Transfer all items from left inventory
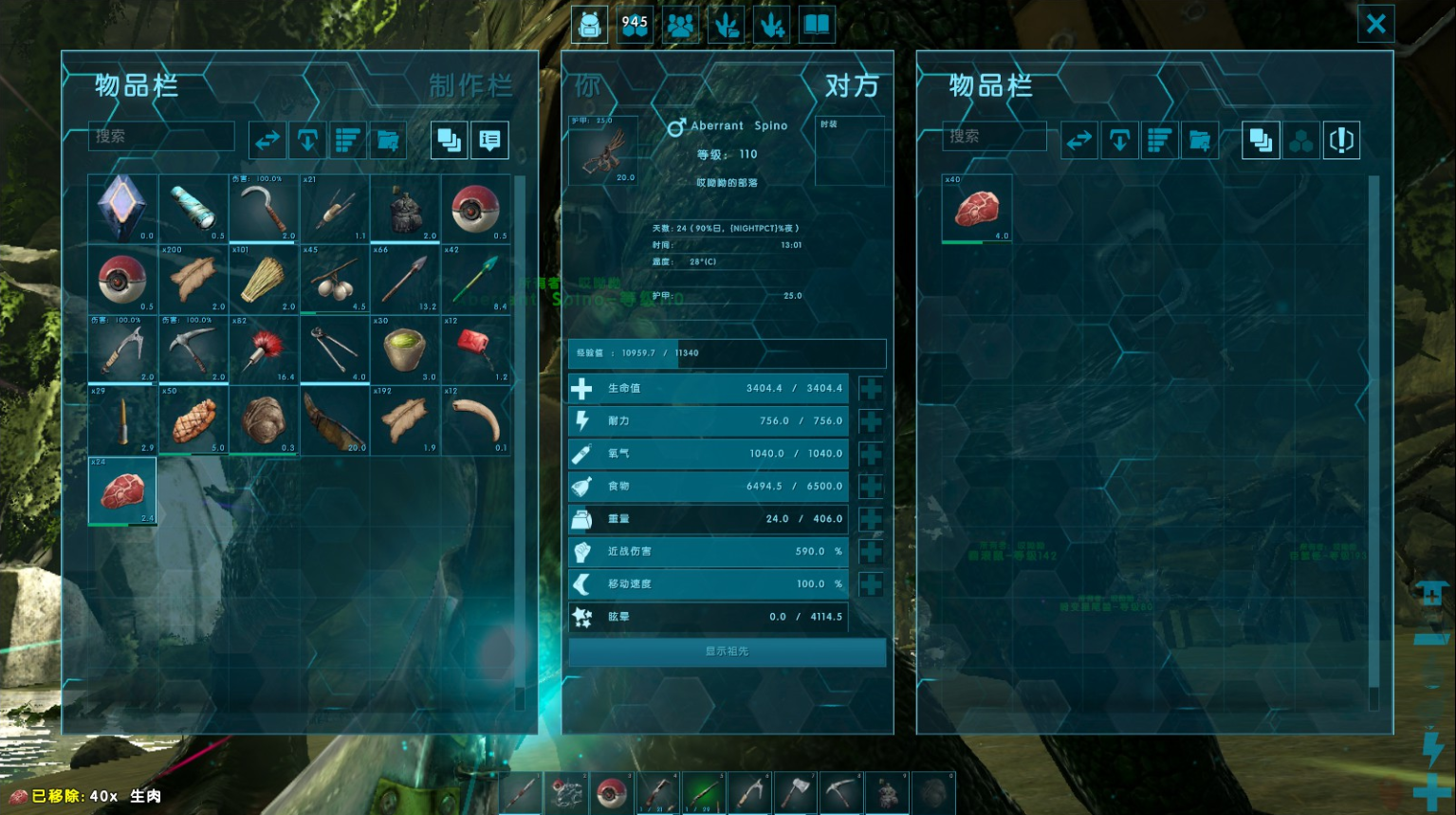 click(x=267, y=140)
